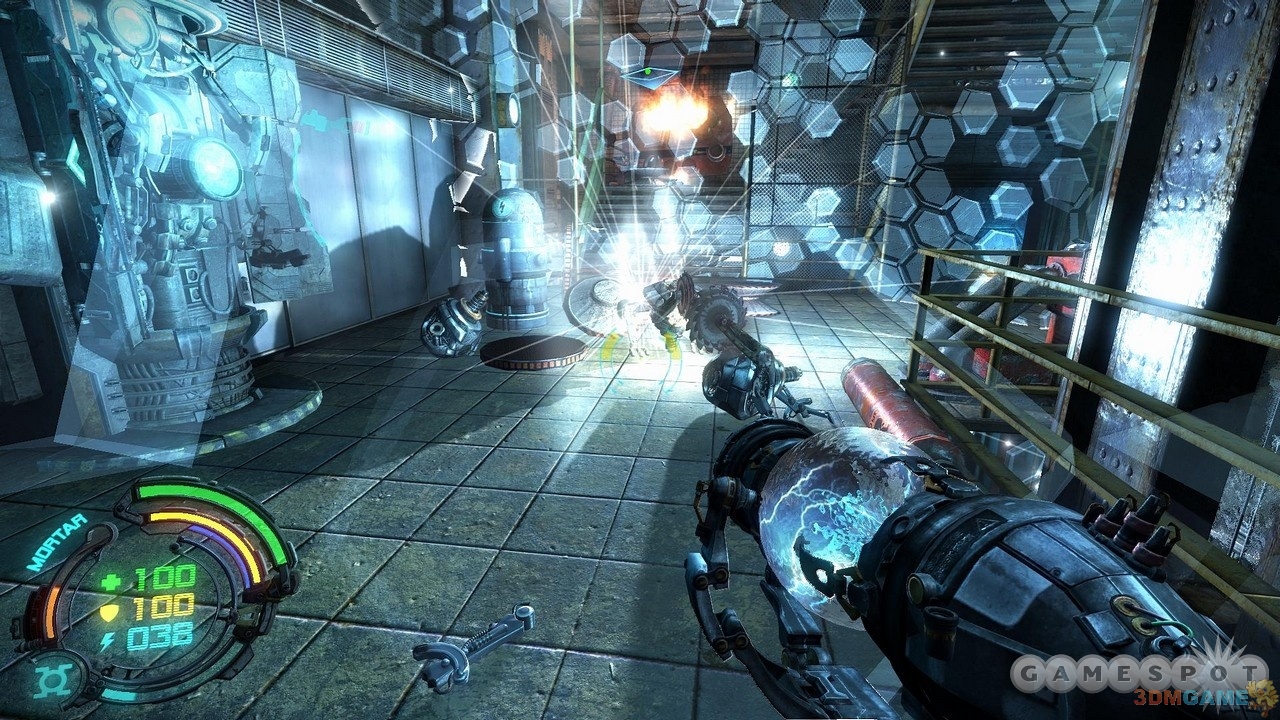This screenshot has width=1280, height=720.
Task: Click the MORTAR weapon mode label
Action: [57, 542]
